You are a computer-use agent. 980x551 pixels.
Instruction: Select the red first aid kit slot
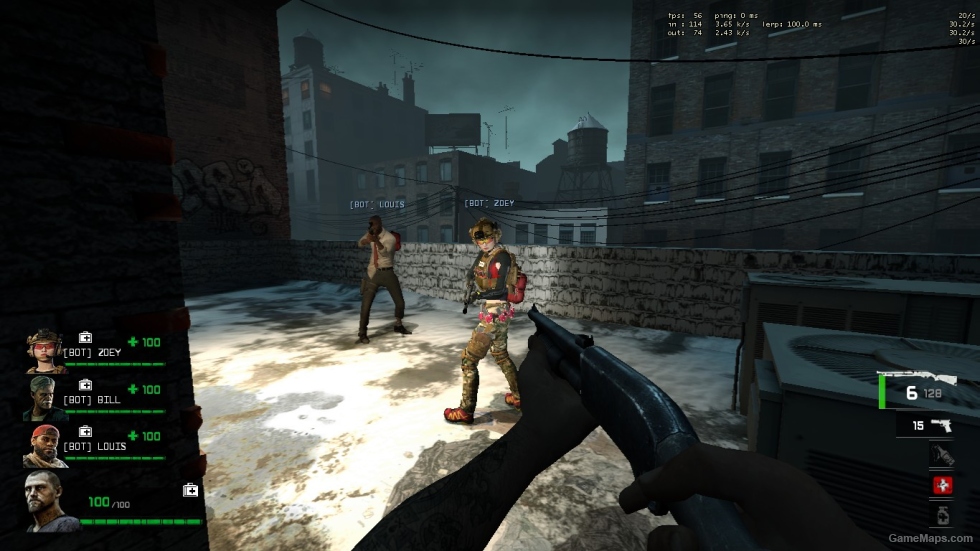[x=940, y=486]
